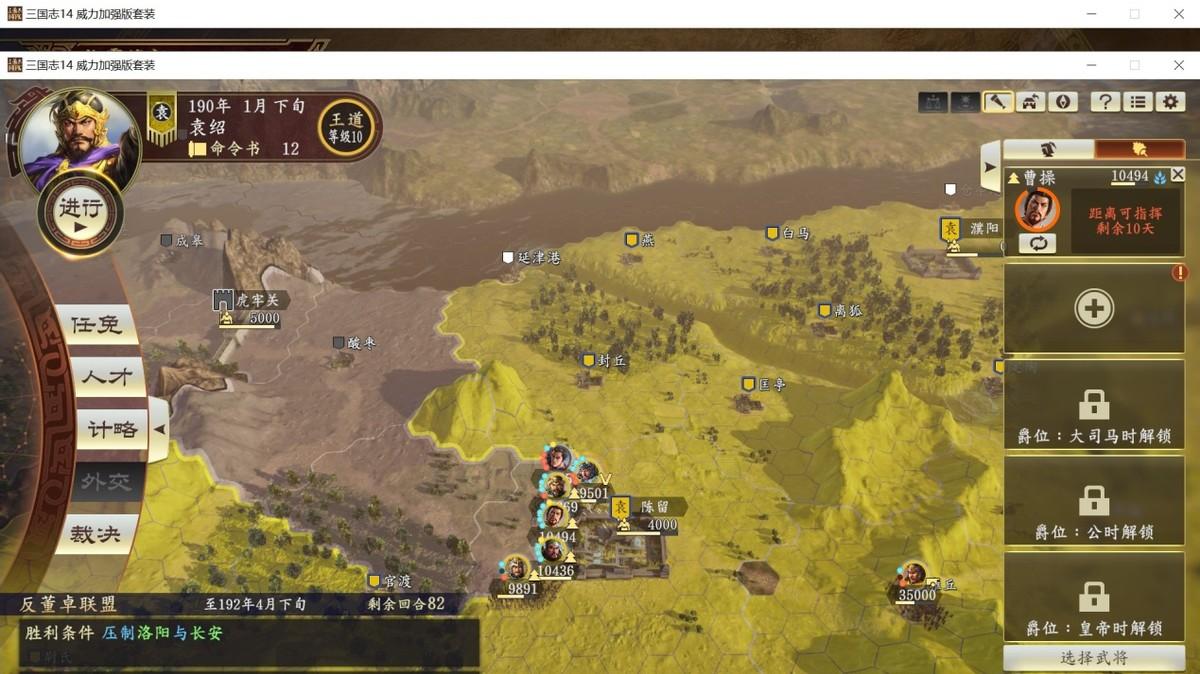Viewport: 1200px width, 674px height.
Task: Click the compass icon button
Action: tap(1062, 101)
